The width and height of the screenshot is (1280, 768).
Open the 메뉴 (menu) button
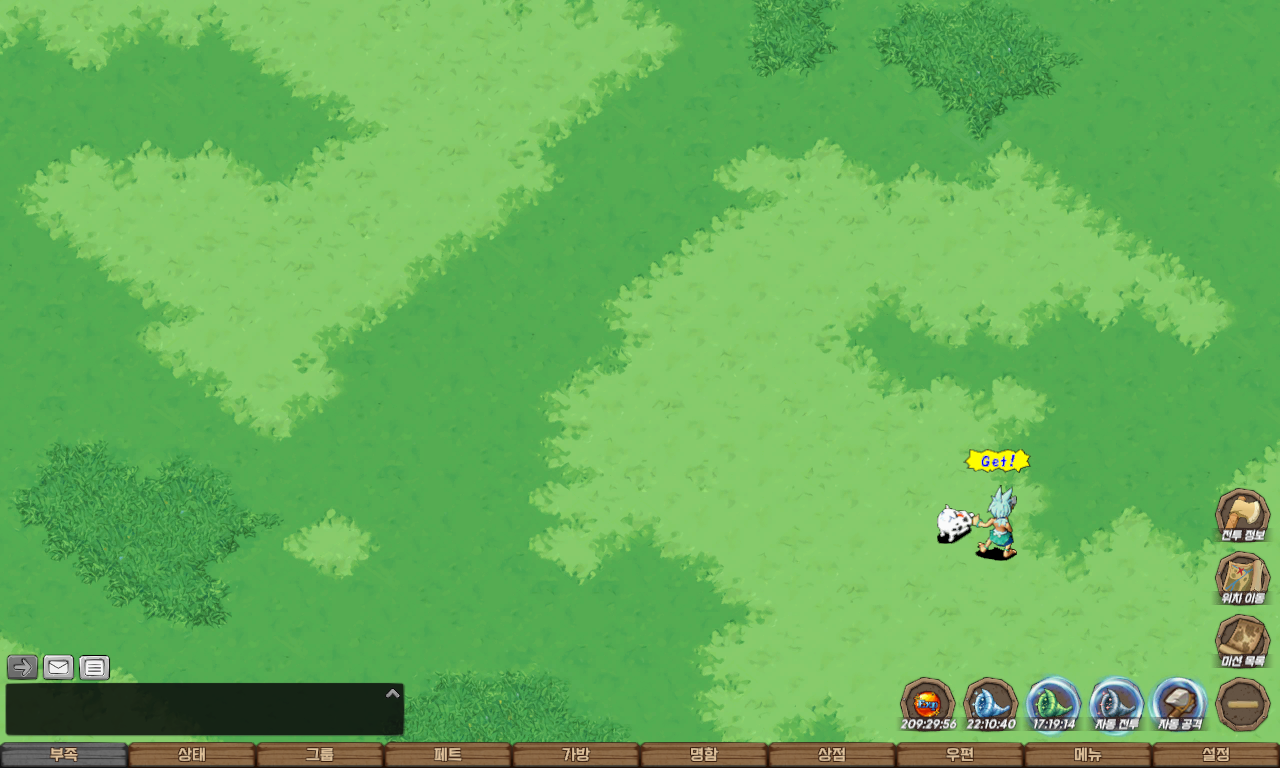(x=1088, y=755)
